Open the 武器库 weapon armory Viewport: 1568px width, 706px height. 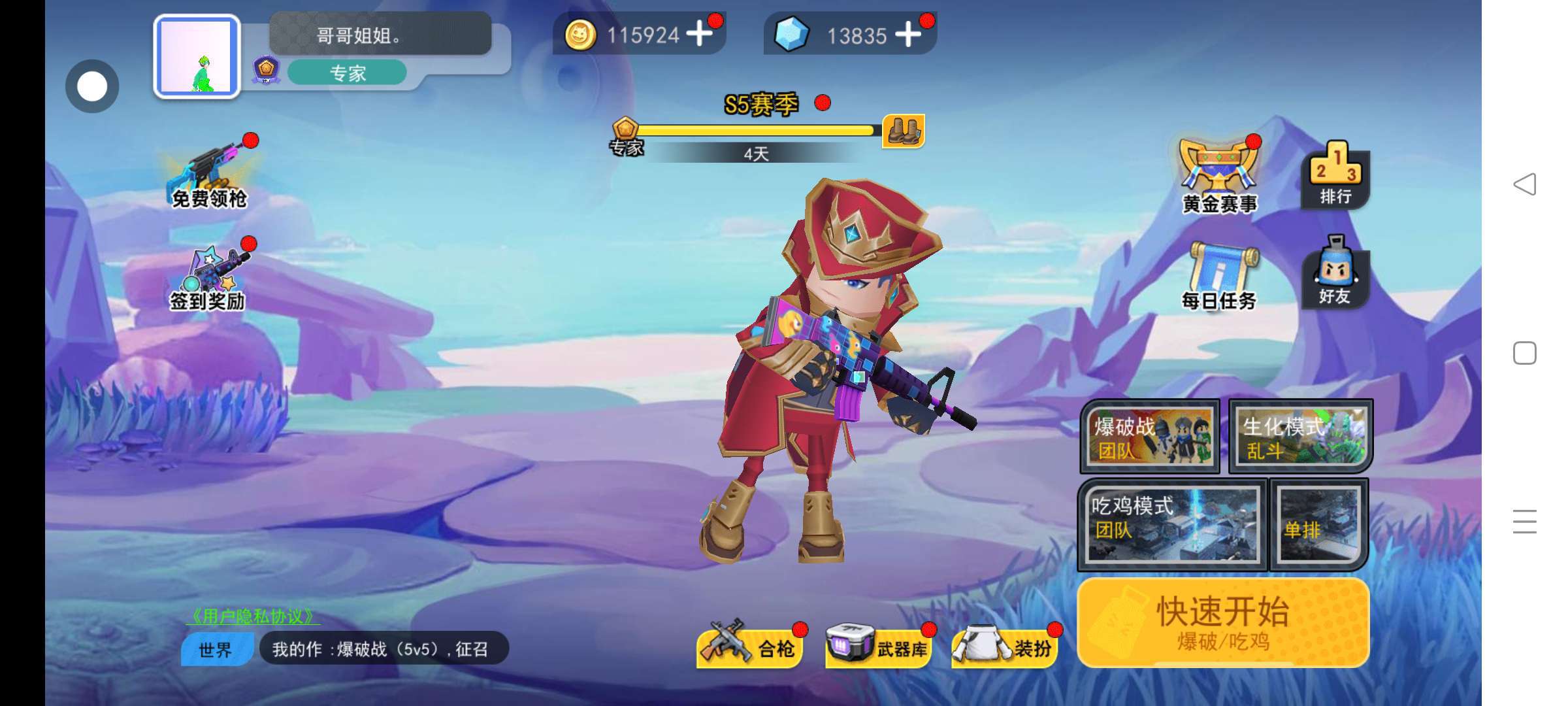click(x=877, y=646)
